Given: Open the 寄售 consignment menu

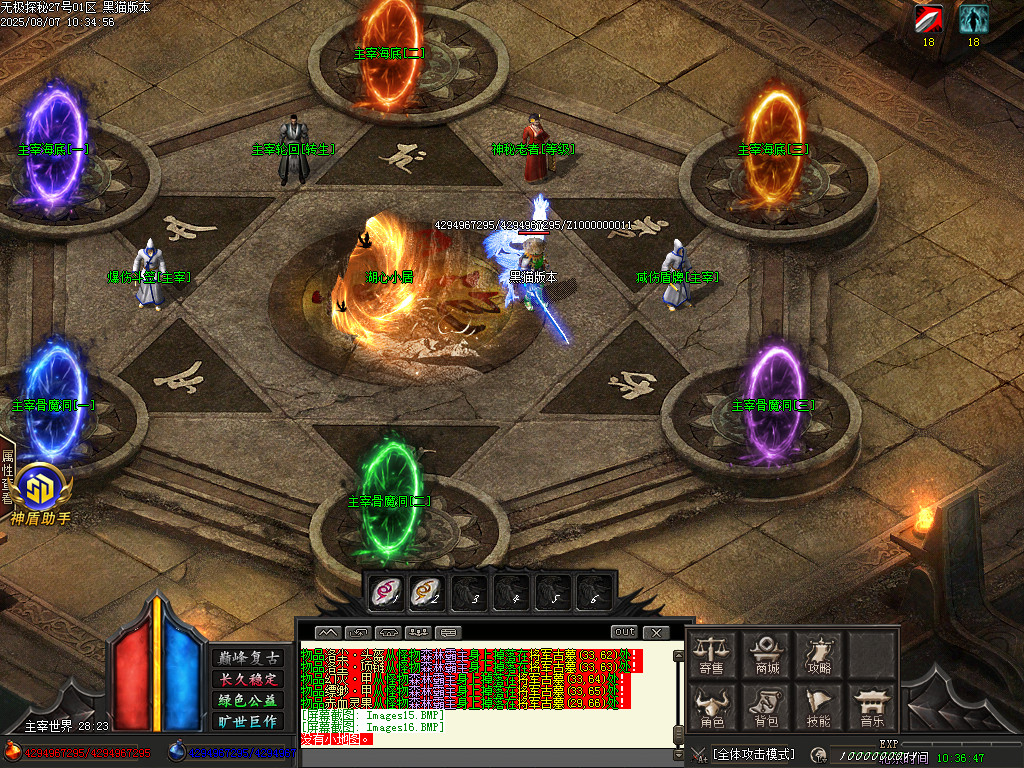Looking at the screenshot, I should click(x=712, y=654).
